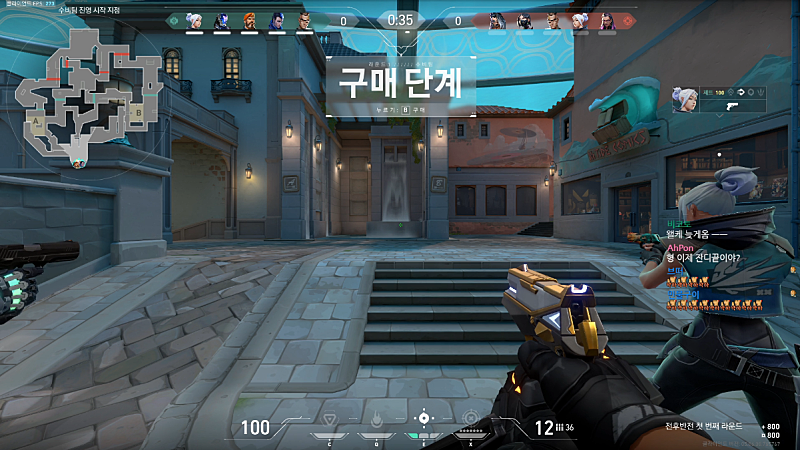
Task: Trigger the Hunter's Fury ultimate icon
Action: click(470, 418)
